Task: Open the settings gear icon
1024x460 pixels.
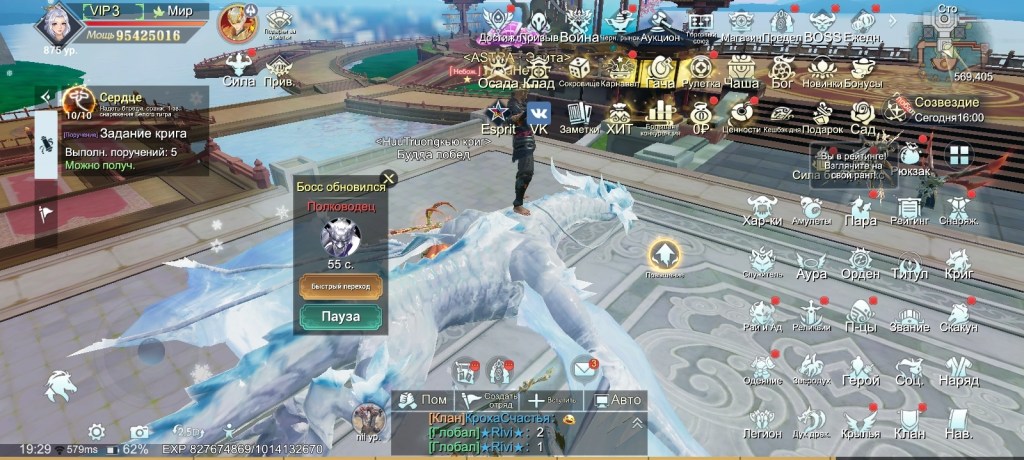Action: [x=96, y=432]
